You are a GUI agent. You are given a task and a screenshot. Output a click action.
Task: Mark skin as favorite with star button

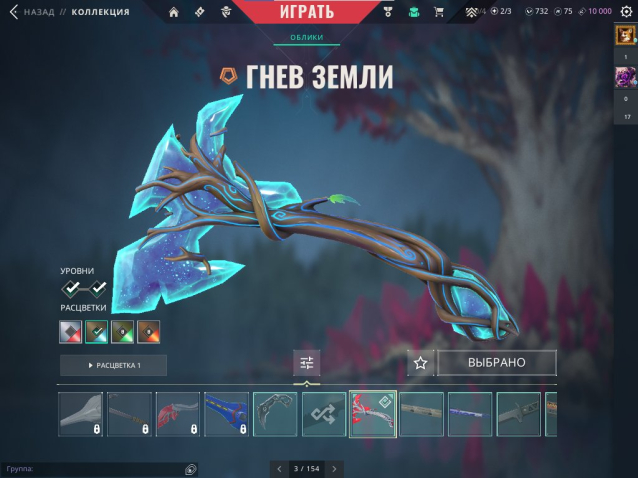click(421, 363)
